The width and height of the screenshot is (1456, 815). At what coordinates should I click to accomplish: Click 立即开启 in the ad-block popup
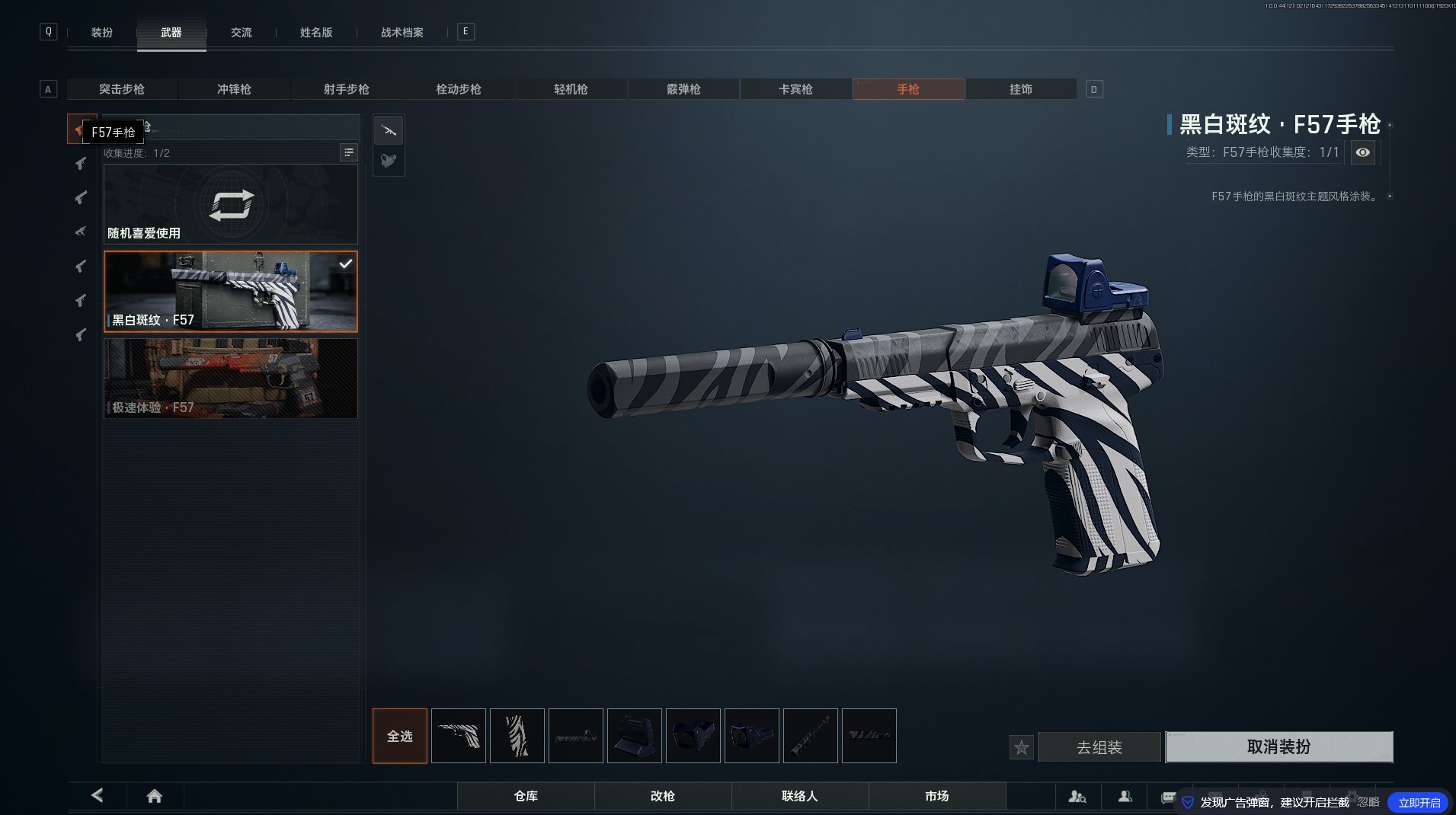1419,802
